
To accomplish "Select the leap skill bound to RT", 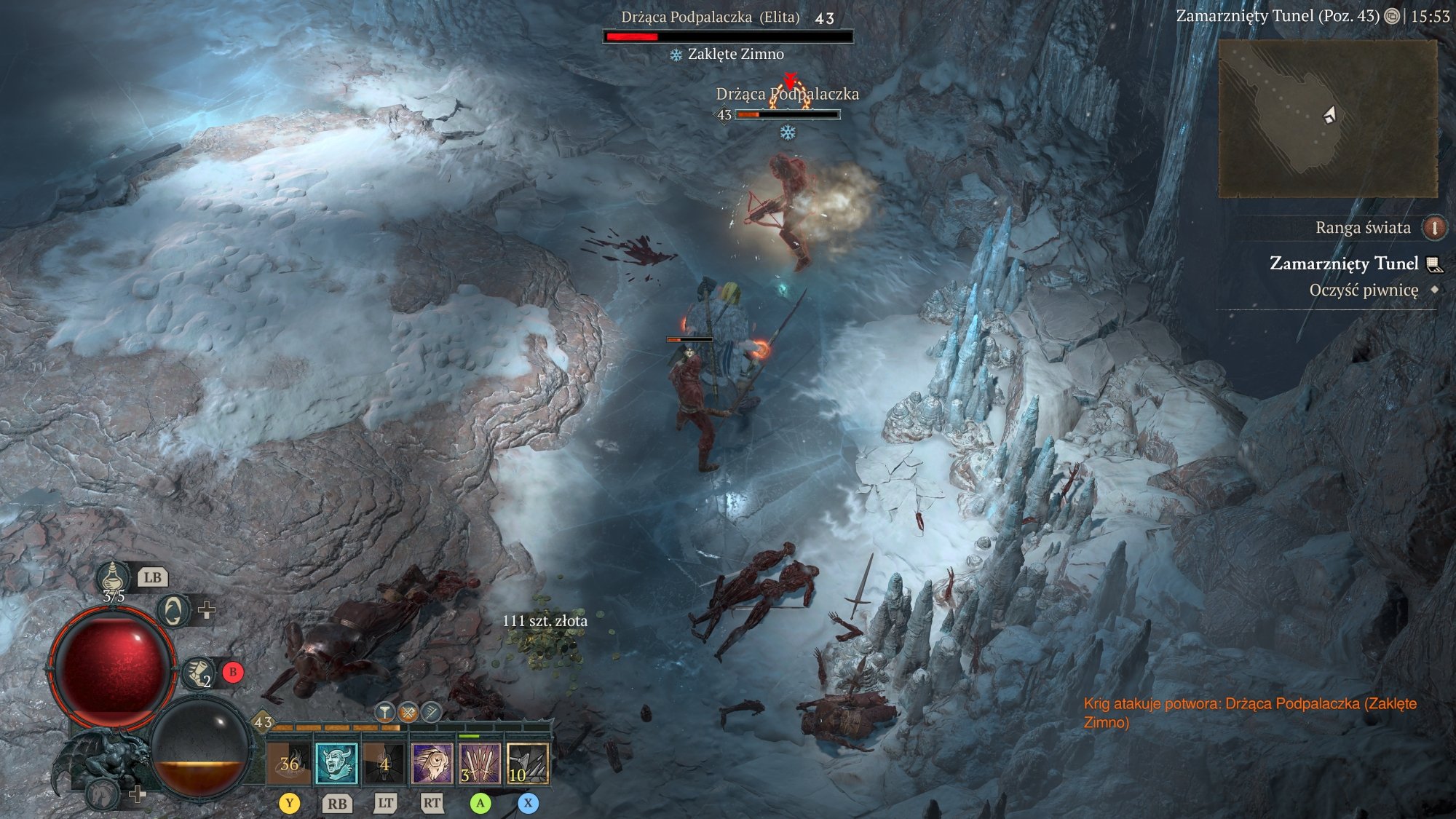I will tap(433, 764).
